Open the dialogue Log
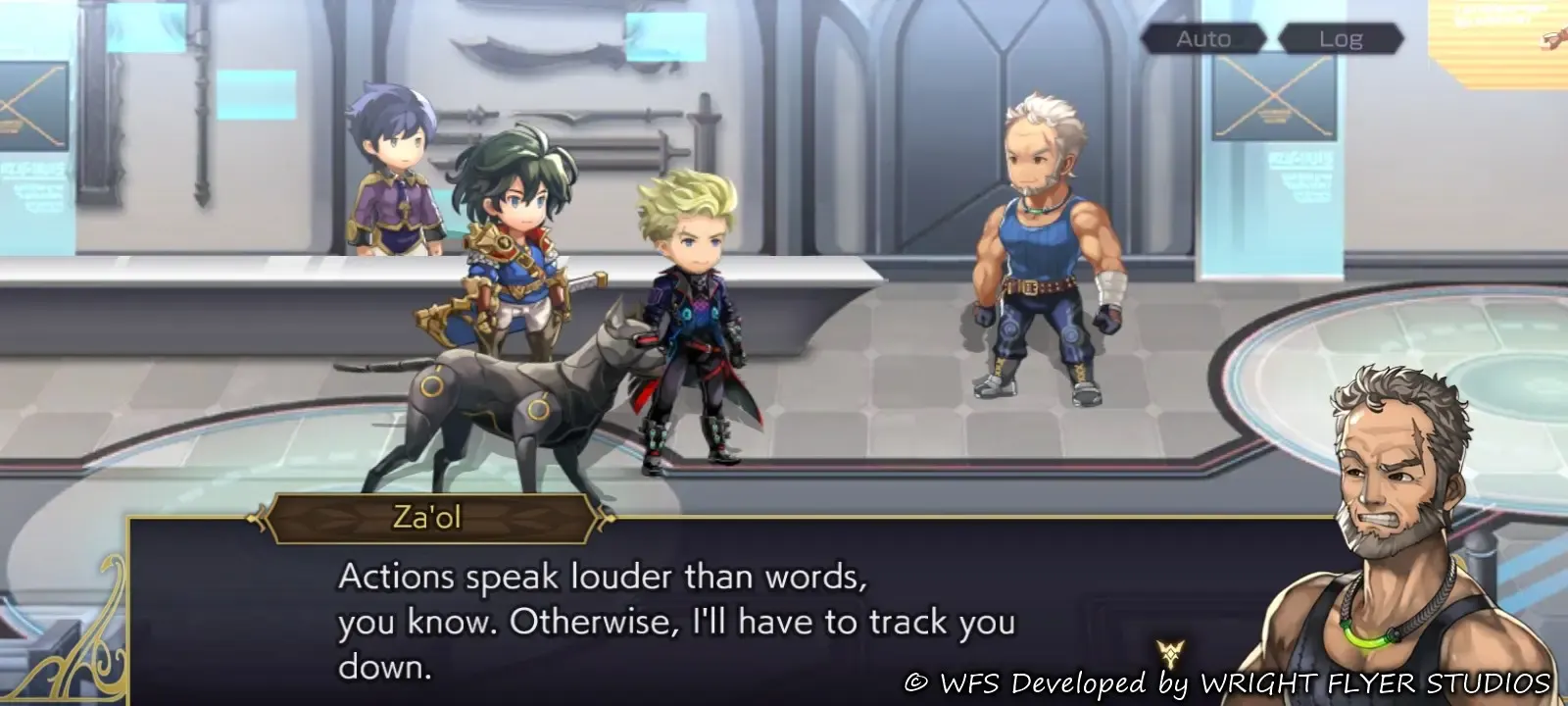 tap(1340, 39)
